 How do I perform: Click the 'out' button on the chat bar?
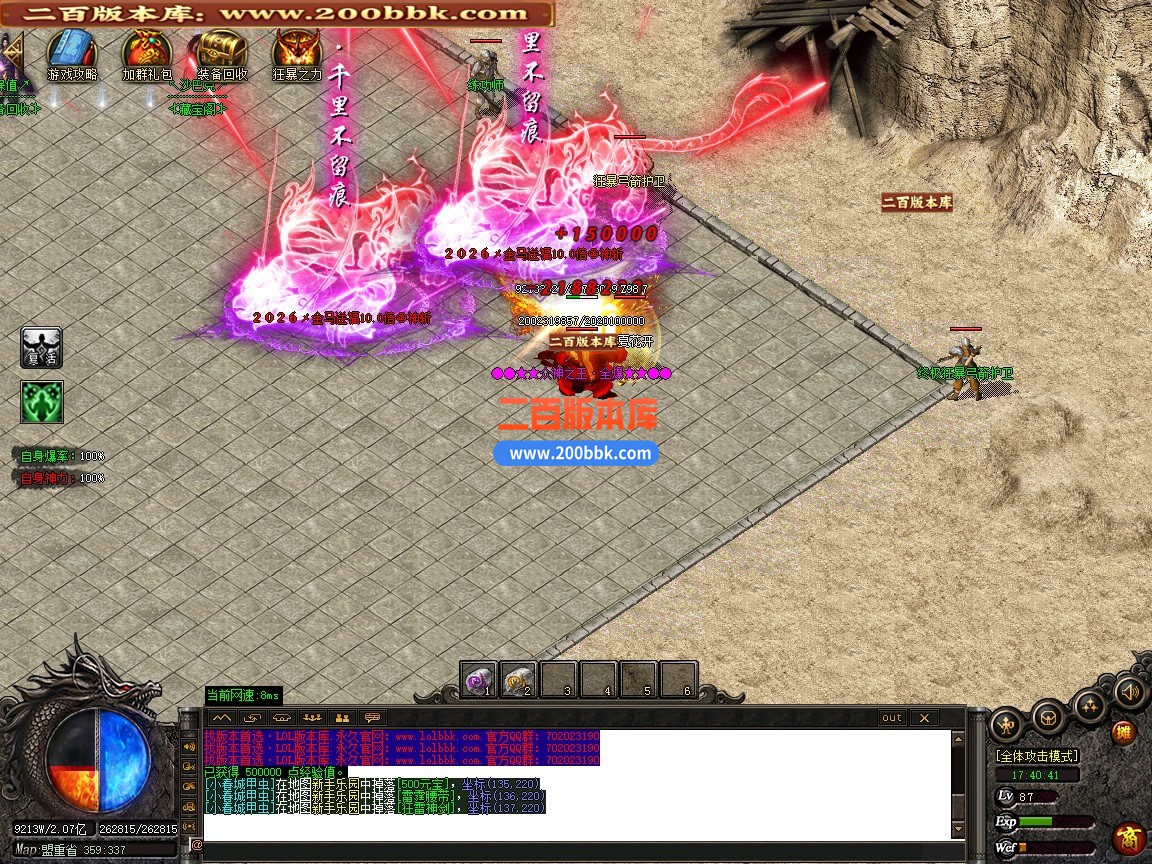[891, 717]
